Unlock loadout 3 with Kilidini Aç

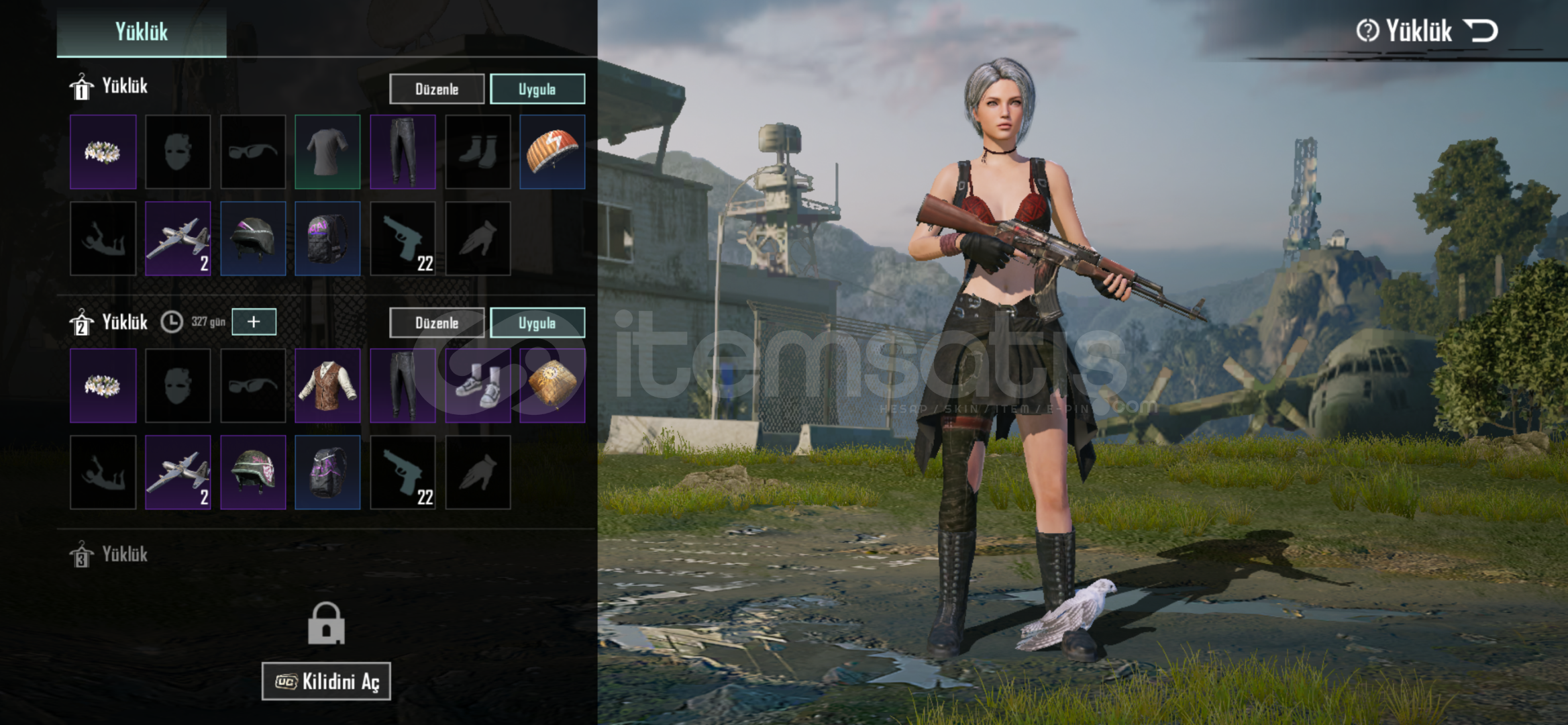[x=326, y=681]
